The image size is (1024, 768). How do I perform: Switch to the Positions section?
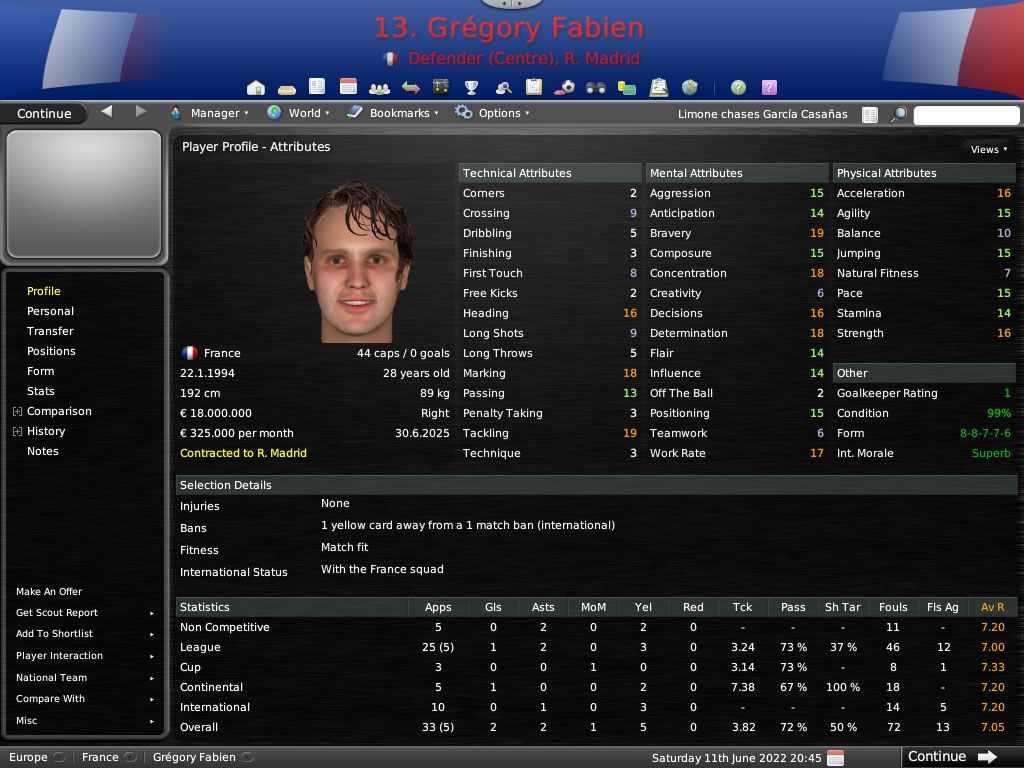(x=51, y=351)
